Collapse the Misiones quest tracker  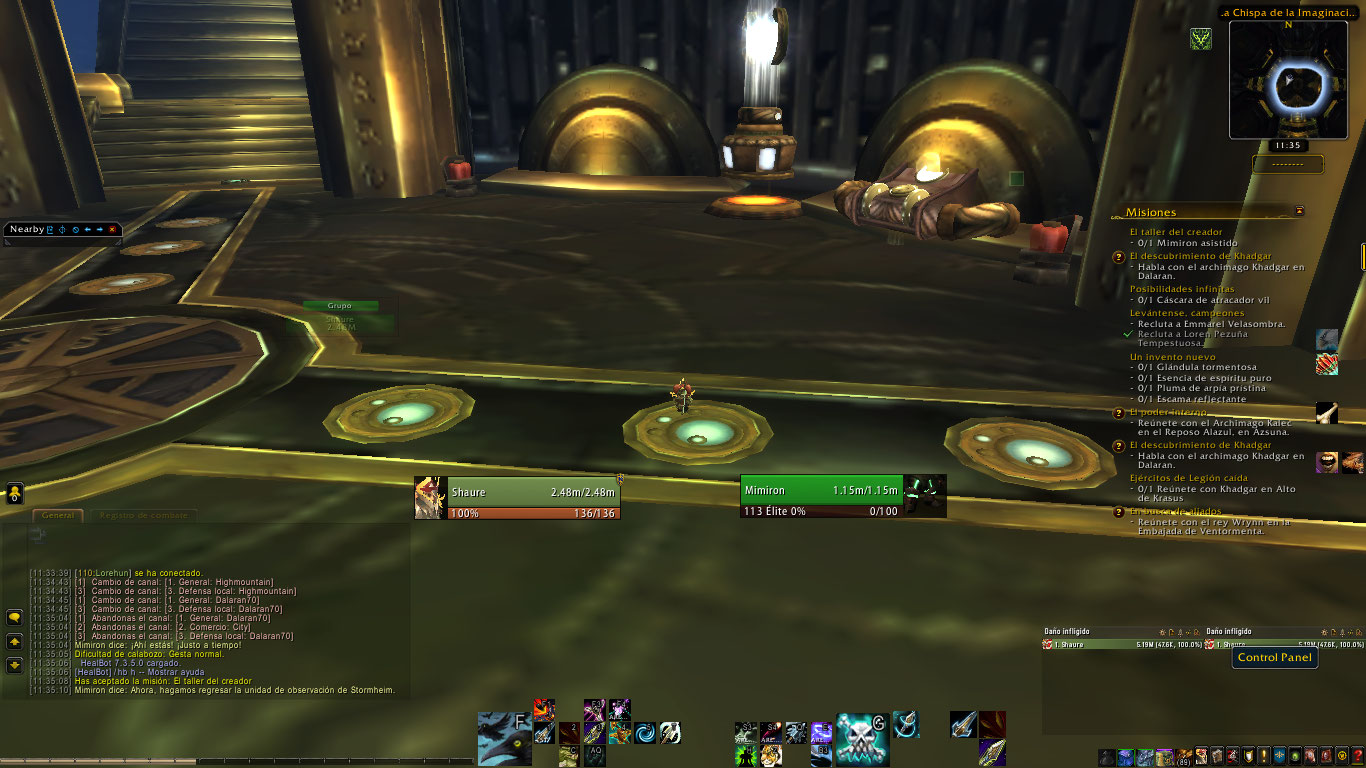click(x=1299, y=212)
